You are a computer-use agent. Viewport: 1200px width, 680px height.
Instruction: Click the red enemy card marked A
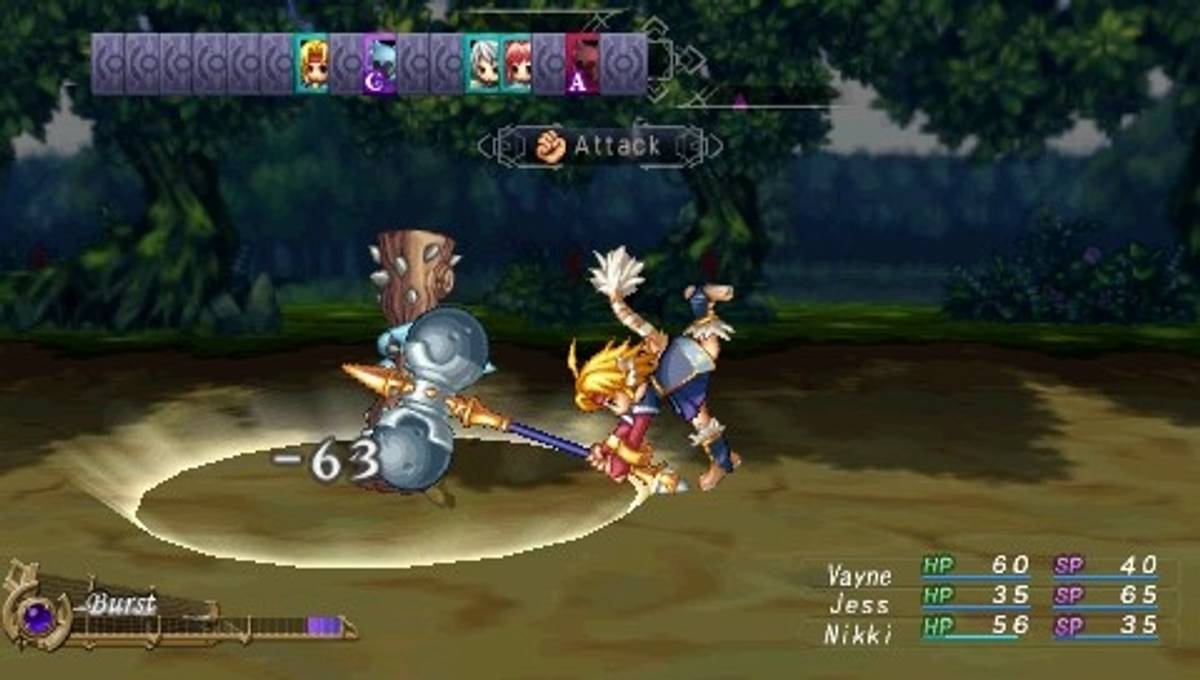pyautogui.click(x=582, y=64)
